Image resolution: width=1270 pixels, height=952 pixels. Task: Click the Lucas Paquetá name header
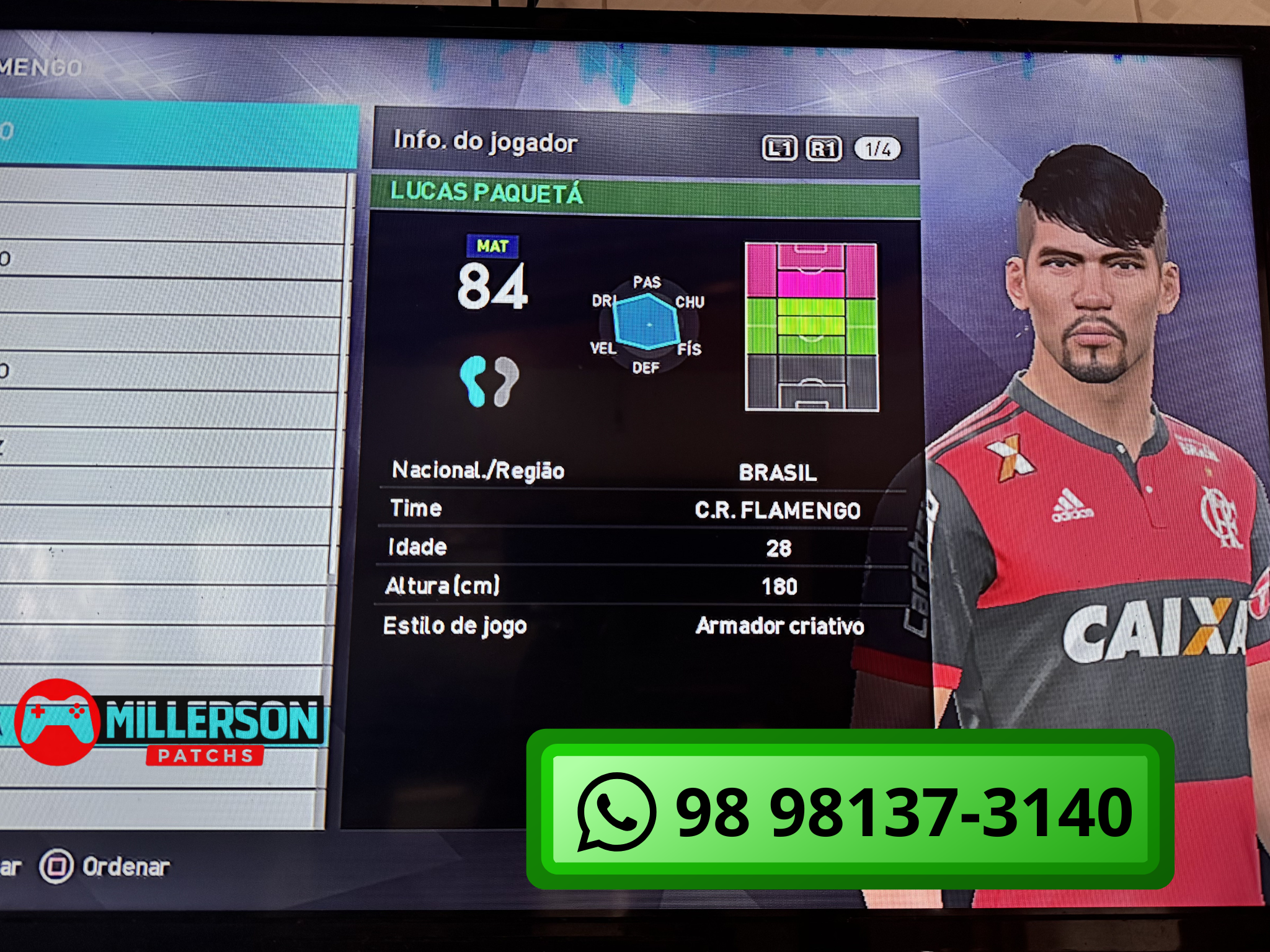coord(487,193)
